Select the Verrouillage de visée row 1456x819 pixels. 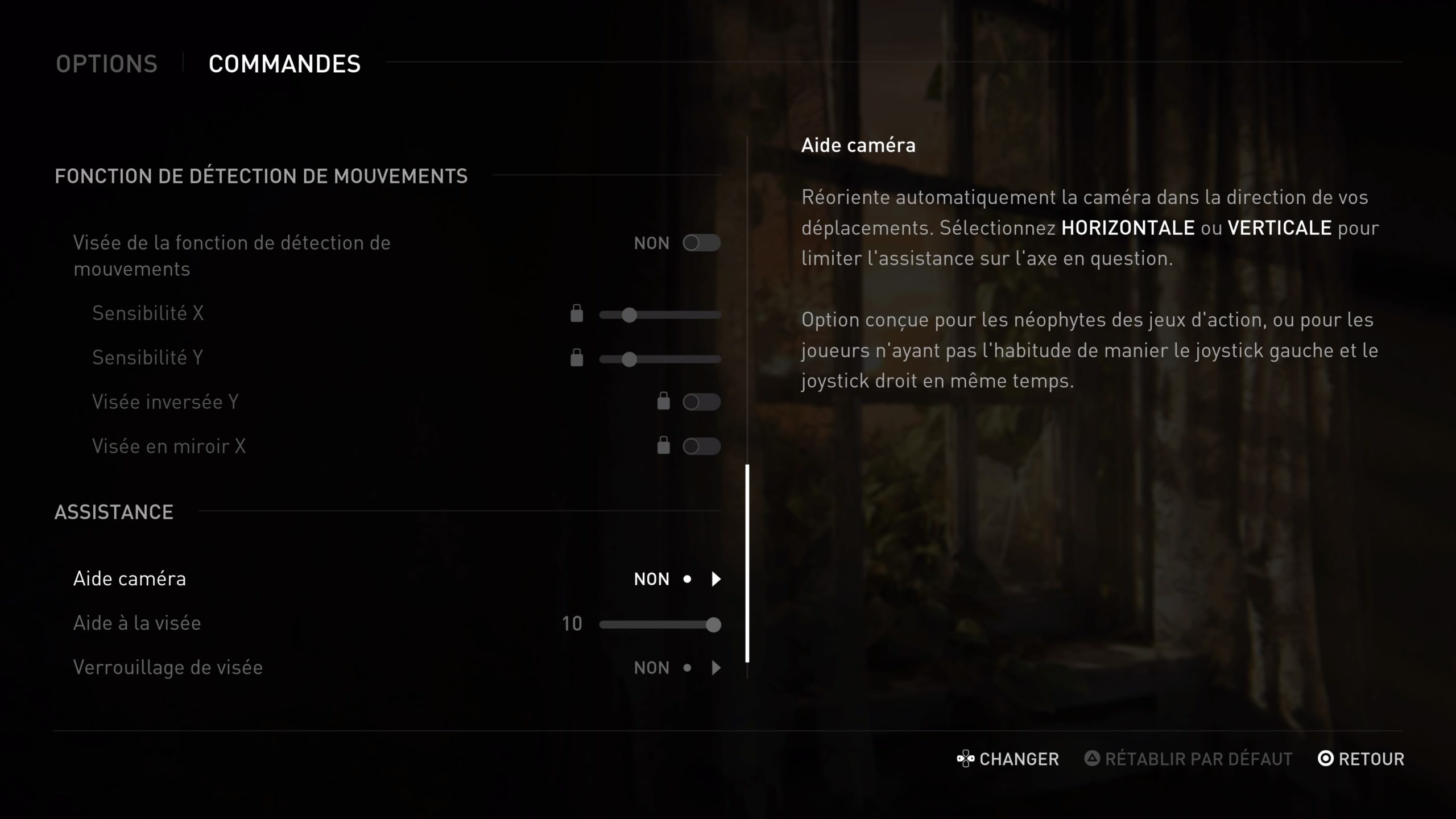pyautogui.click(x=168, y=668)
